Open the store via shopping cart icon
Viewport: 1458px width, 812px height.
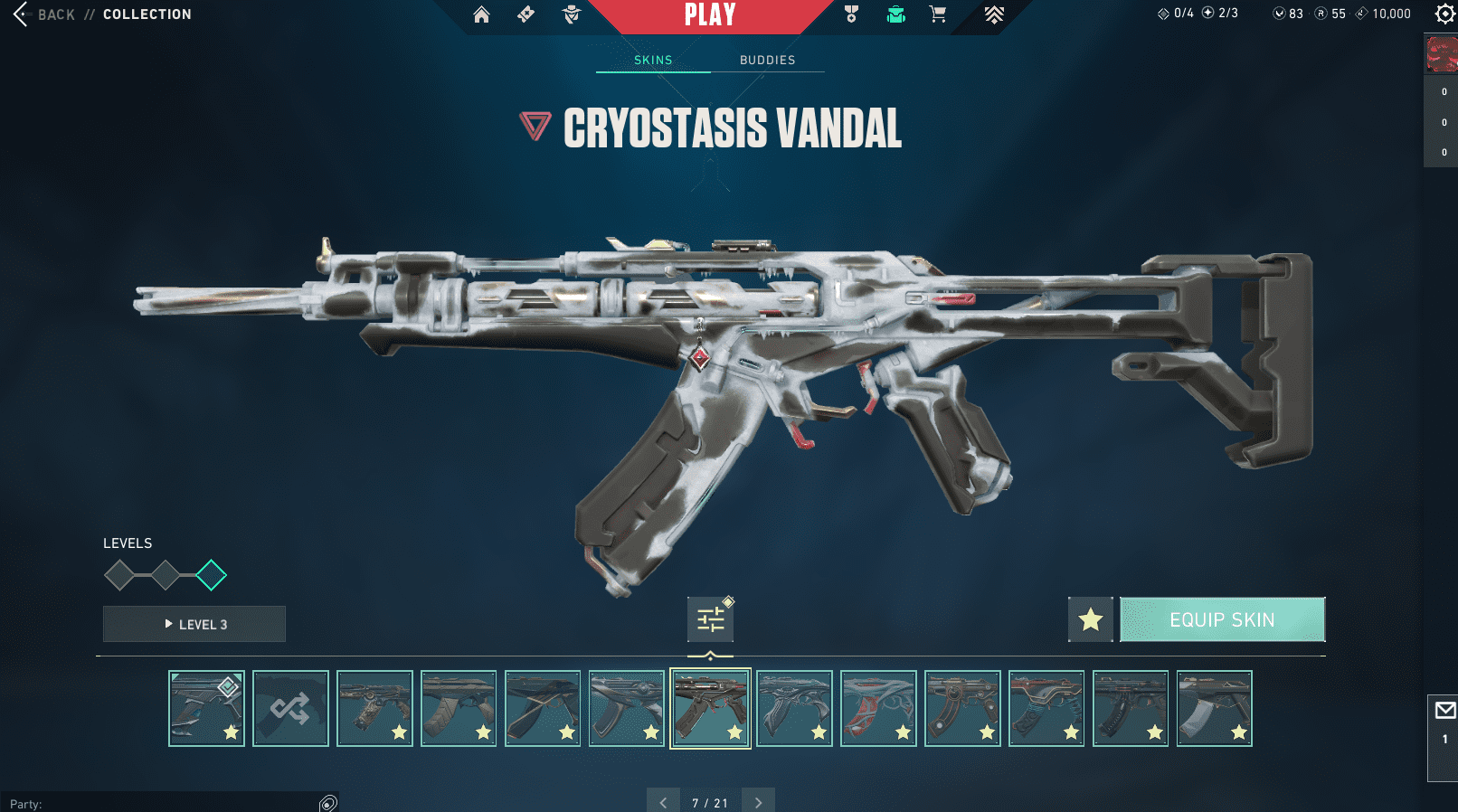938,14
